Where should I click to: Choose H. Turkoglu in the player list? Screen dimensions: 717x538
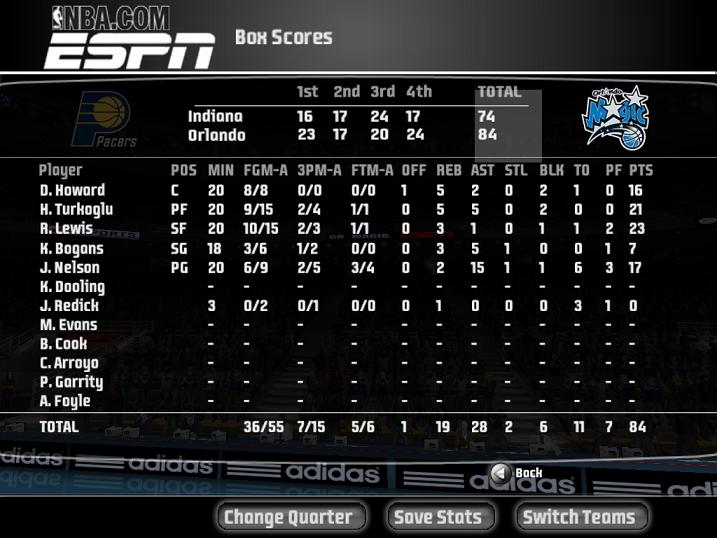pos(76,209)
